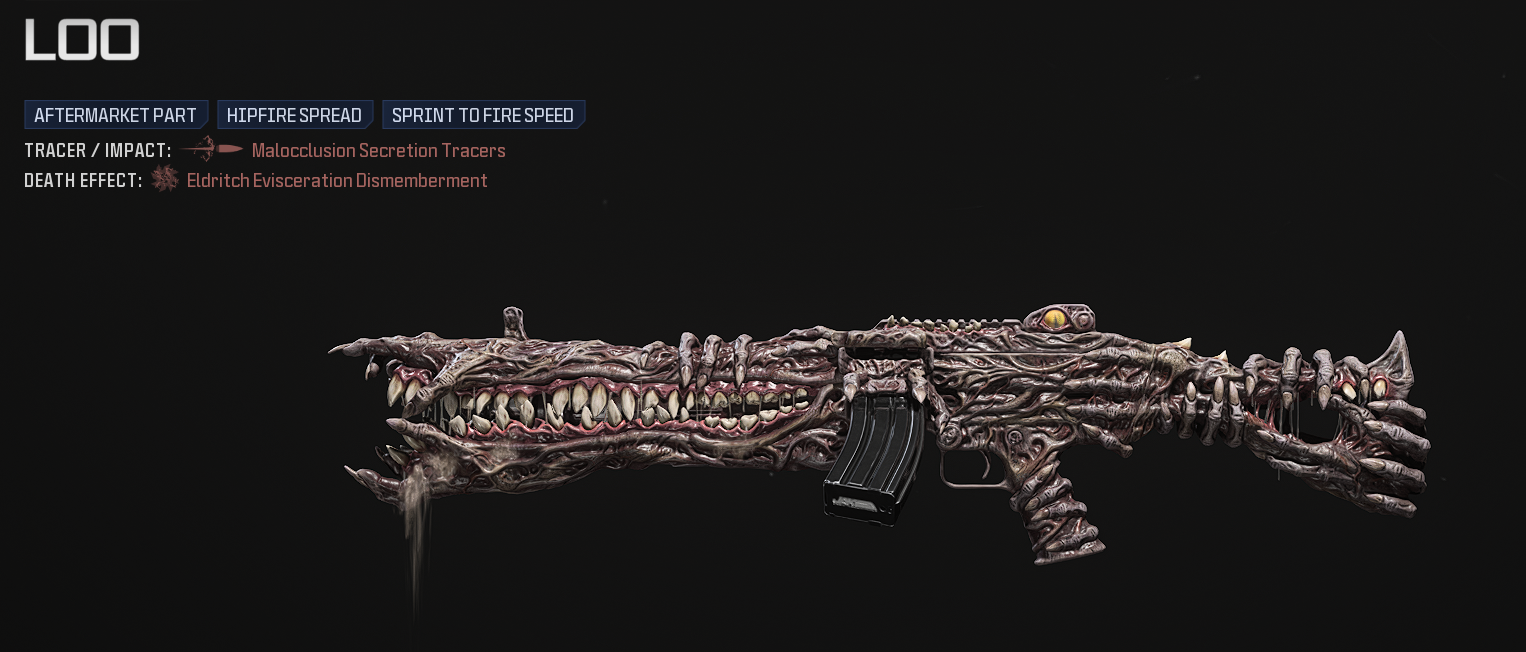Viewport: 1526px width, 652px height.
Task: Show the Eldritch Evisceration Dismemberment death effect
Action: [337, 181]
